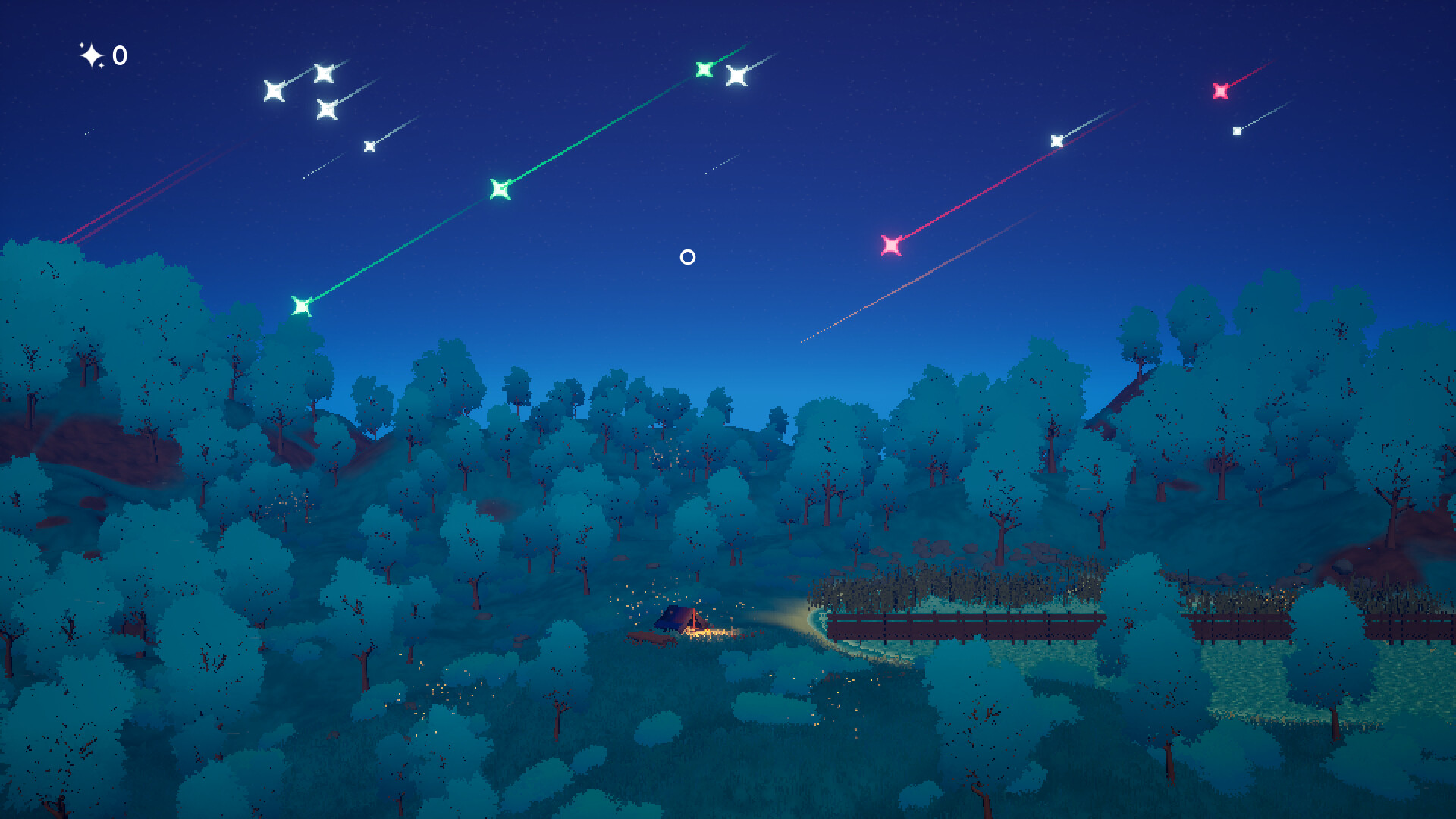This screenshot has width=1456, height=819.
Task: Click the tiny square star far right
Action: tap(1238, 130)
